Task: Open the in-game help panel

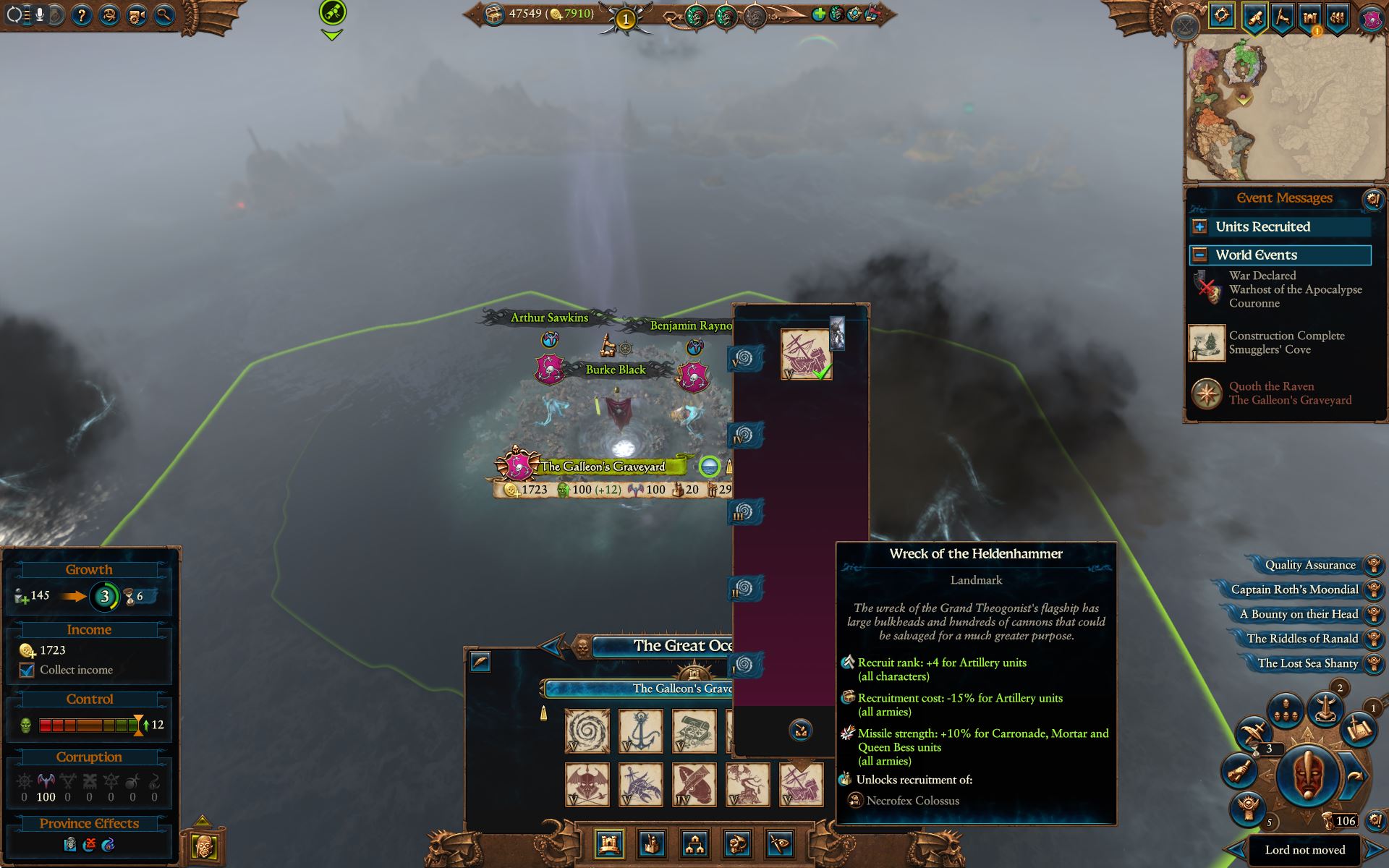Action: [84, 17]
